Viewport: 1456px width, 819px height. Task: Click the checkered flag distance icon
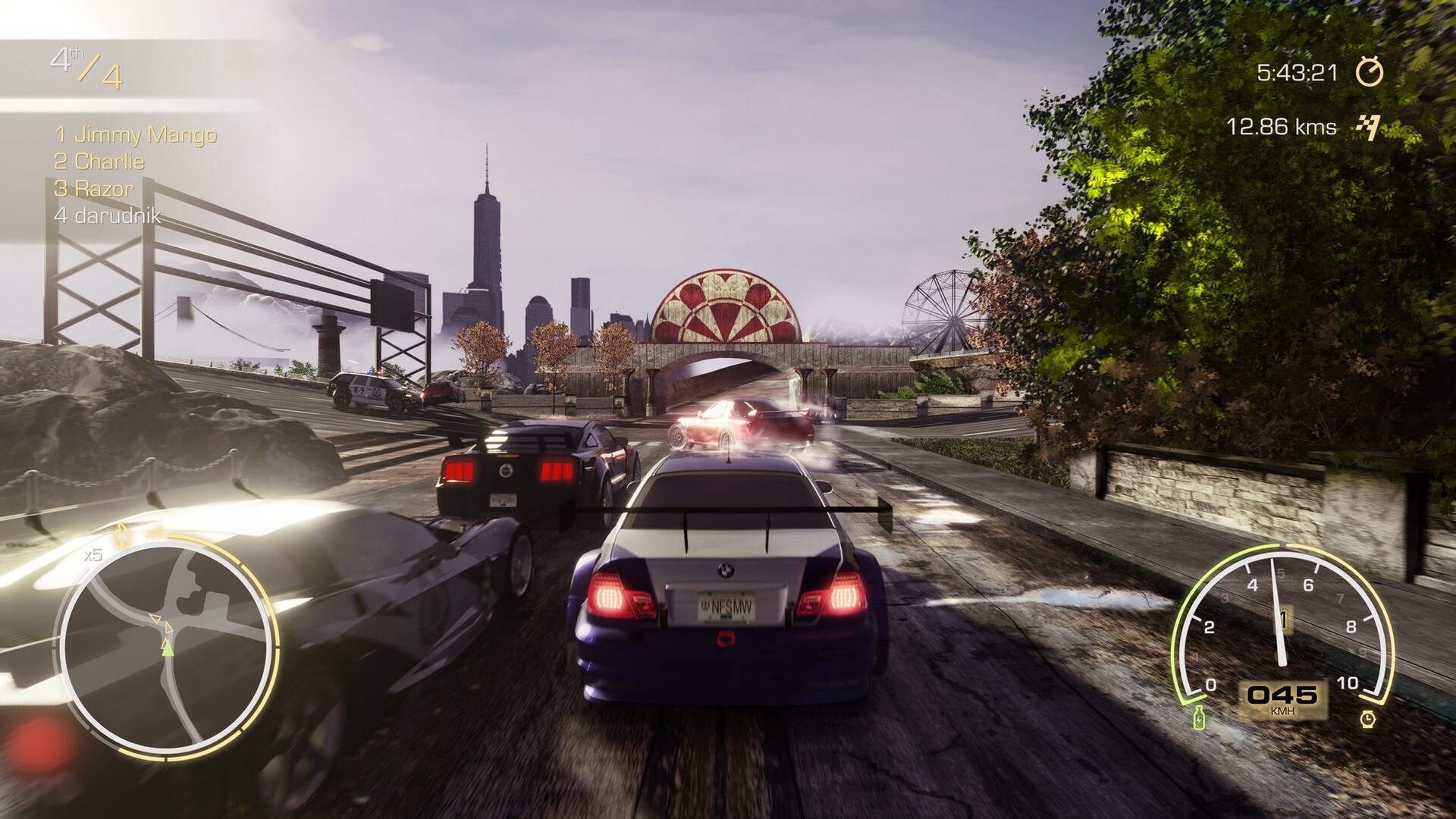click(x=1367, y=127)
